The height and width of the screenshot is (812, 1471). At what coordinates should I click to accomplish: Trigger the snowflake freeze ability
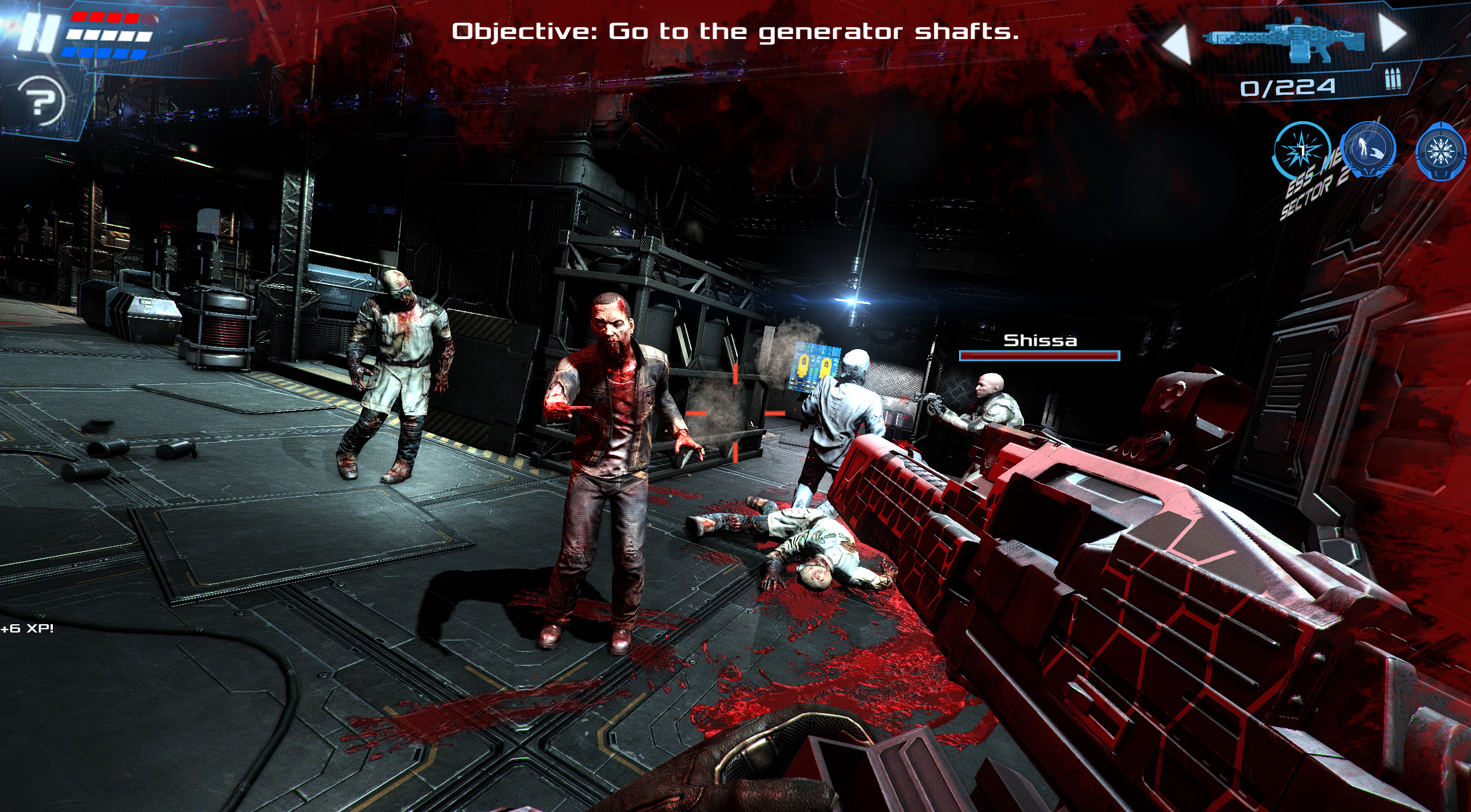pos(1442,152)
